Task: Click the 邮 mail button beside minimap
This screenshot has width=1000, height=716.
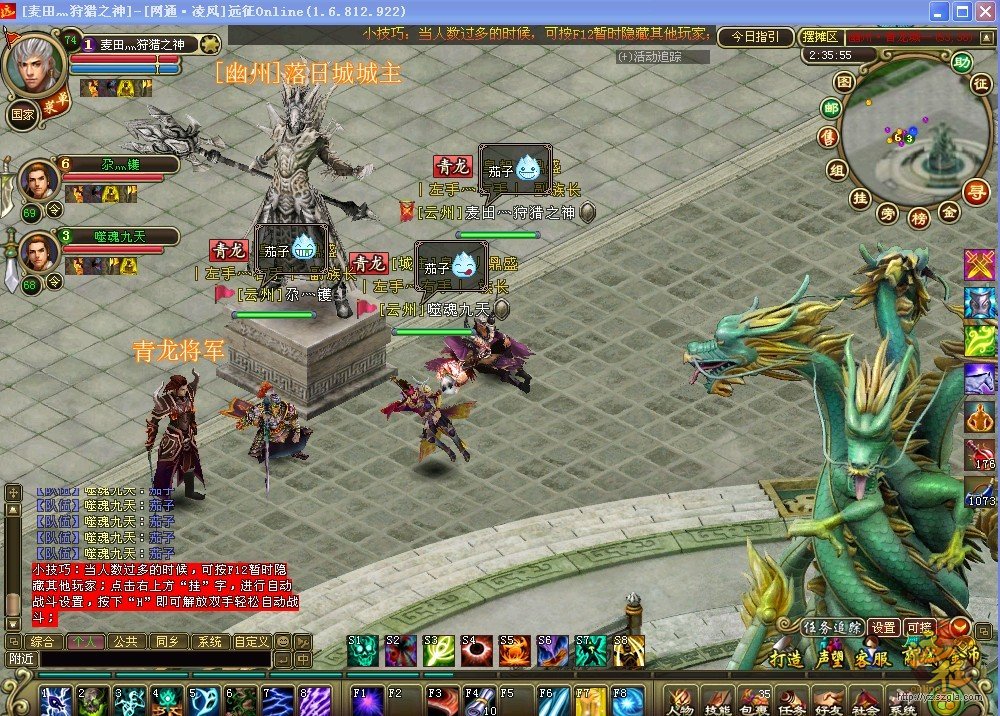Action: pos(831,109)
